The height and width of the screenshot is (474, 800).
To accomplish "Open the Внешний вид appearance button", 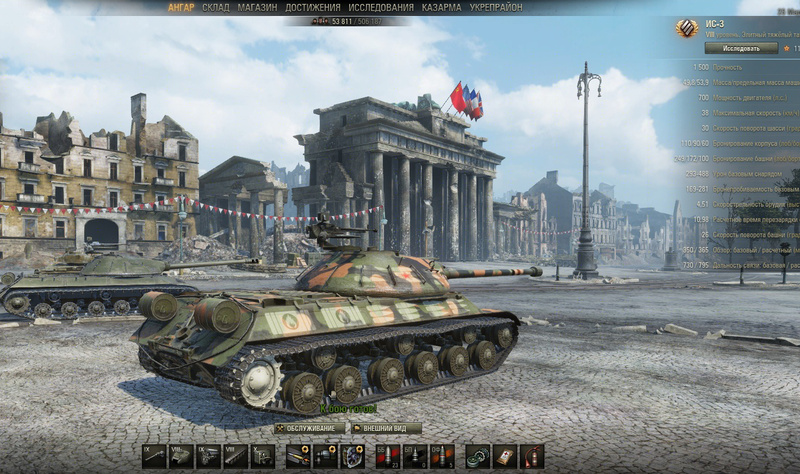I will pyautogui.click(x=385, y=428).
